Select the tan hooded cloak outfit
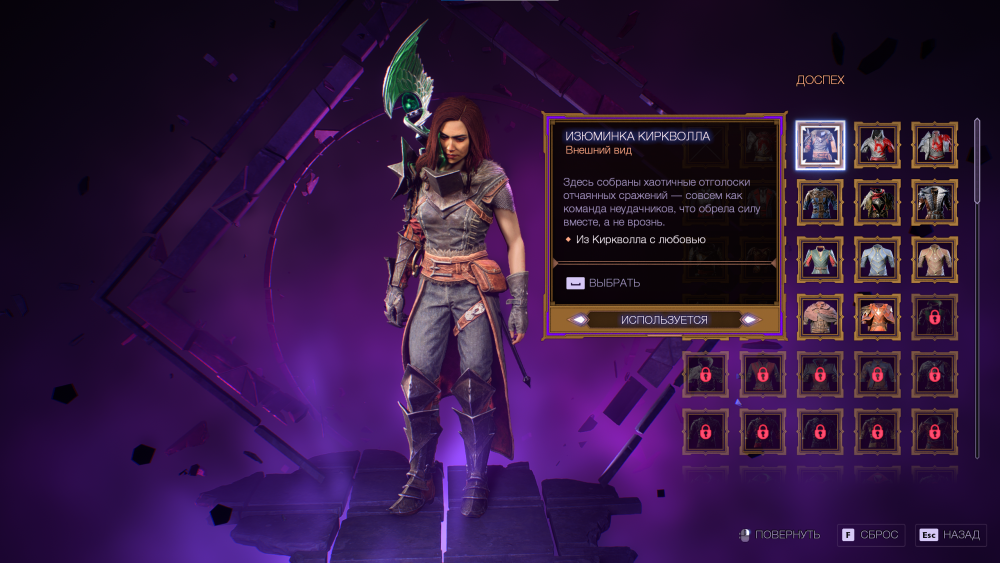1000x563 pixels. tap(821, 316)
